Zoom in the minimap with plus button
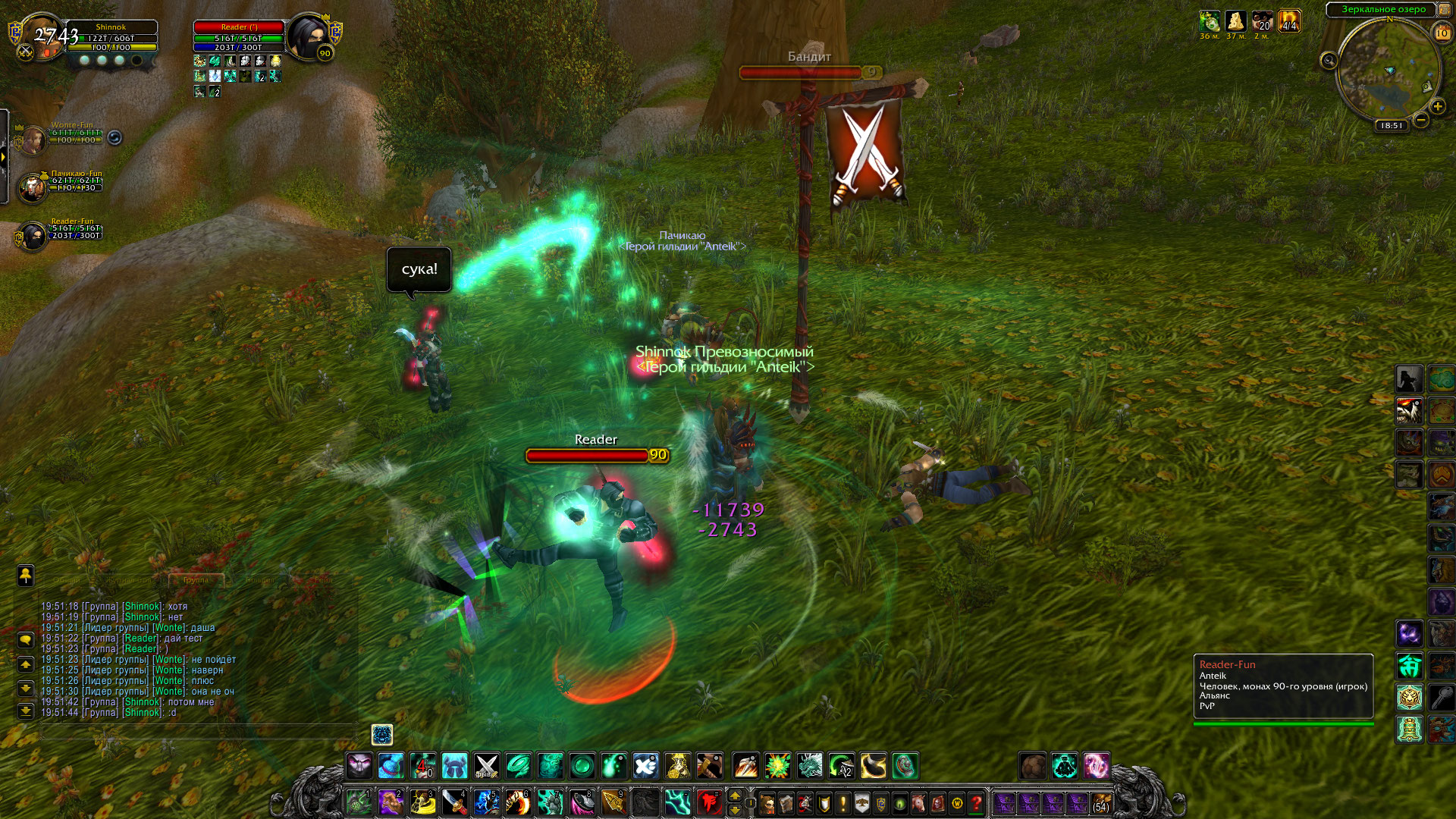Screen dimensions: 1456x819 [x=1437, y=107]
